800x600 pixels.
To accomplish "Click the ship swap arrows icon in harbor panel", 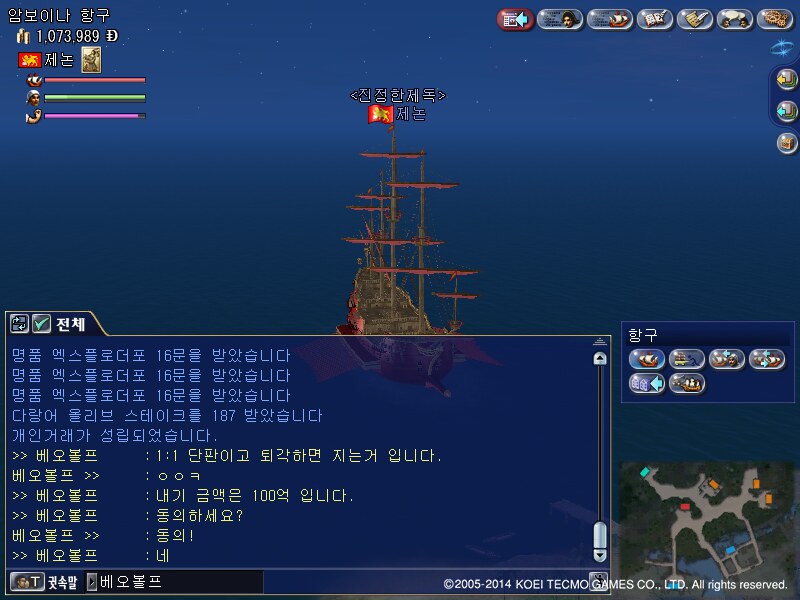I will click(767, 359).
